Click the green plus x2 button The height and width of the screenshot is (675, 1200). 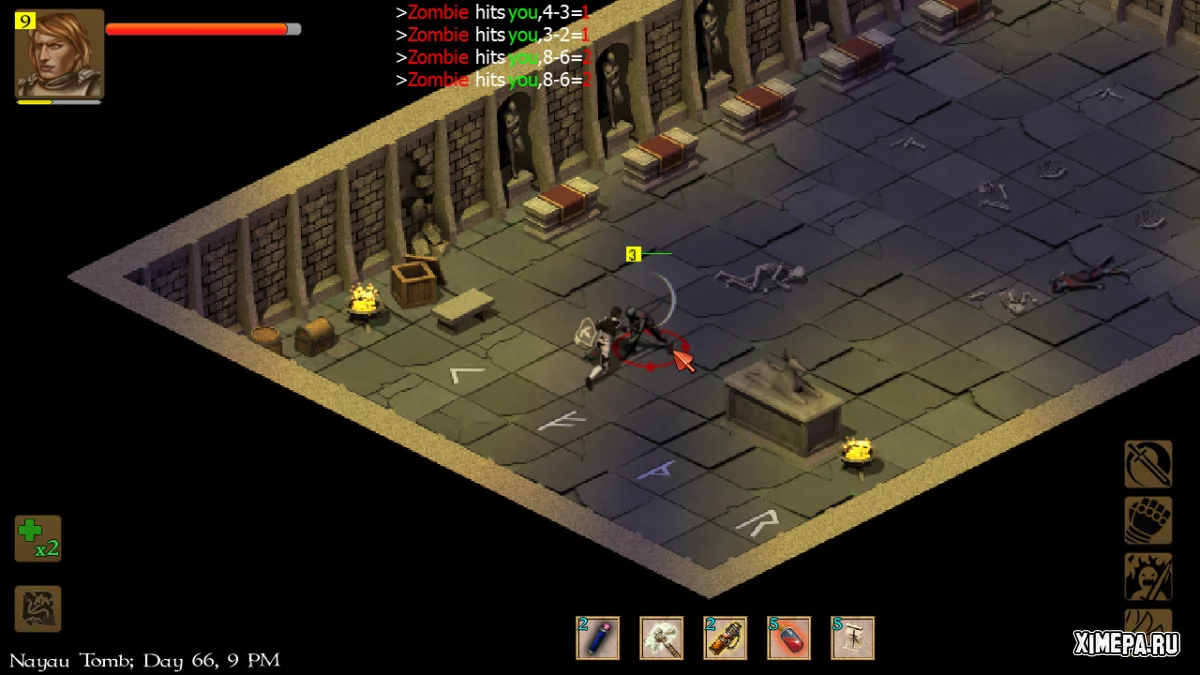click(38, 538)
